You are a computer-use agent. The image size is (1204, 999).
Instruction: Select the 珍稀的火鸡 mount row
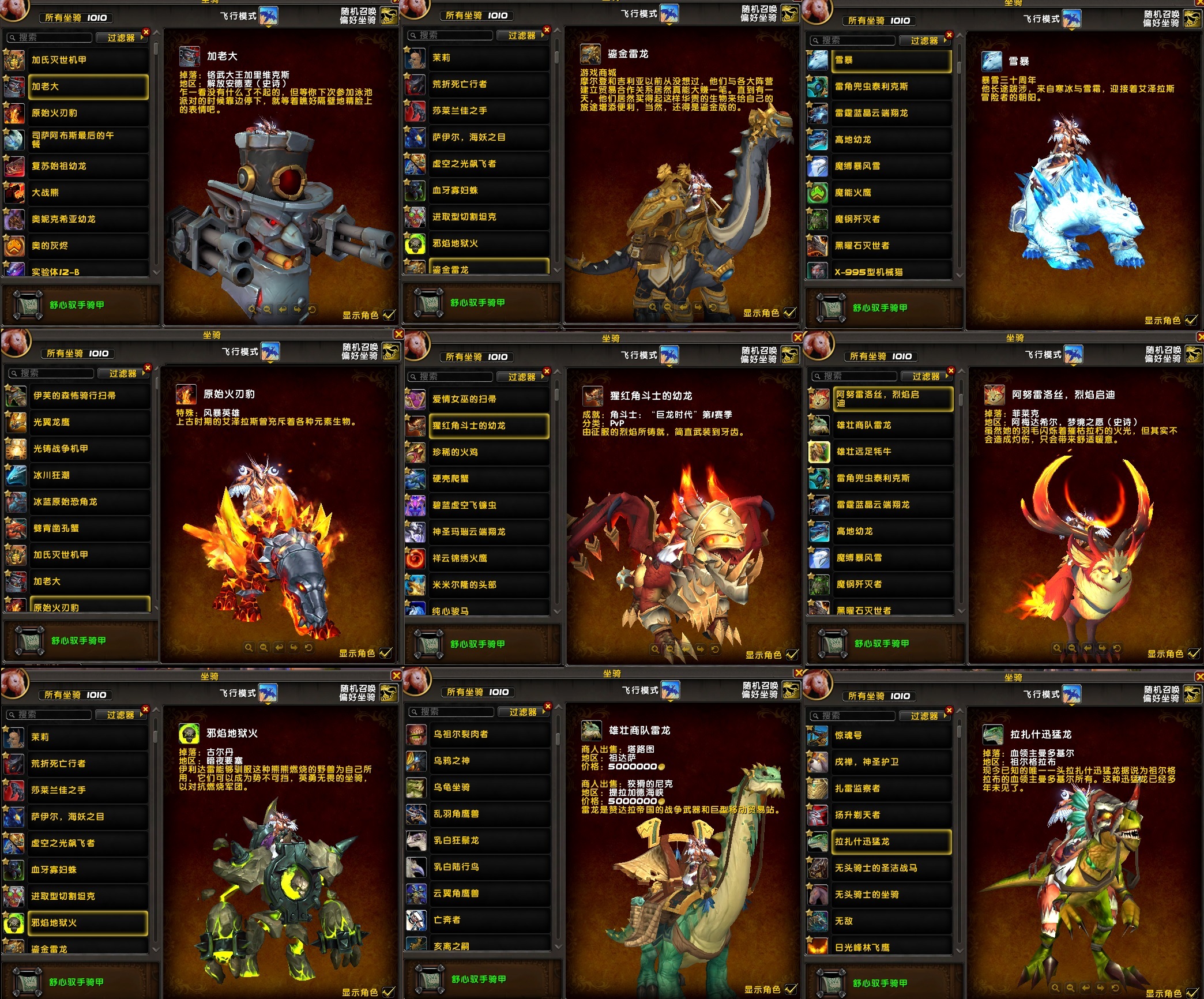[488, 452]
